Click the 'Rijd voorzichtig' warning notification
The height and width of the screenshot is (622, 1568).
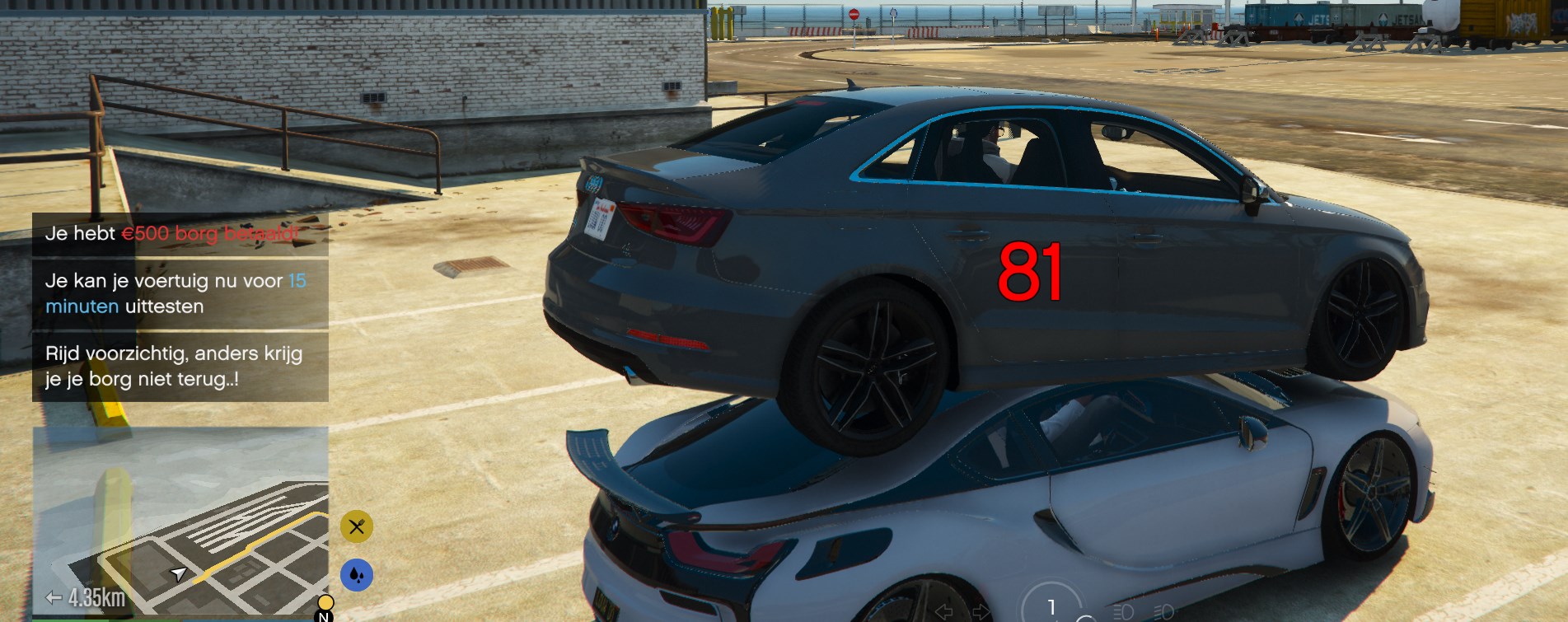(180, 367)
